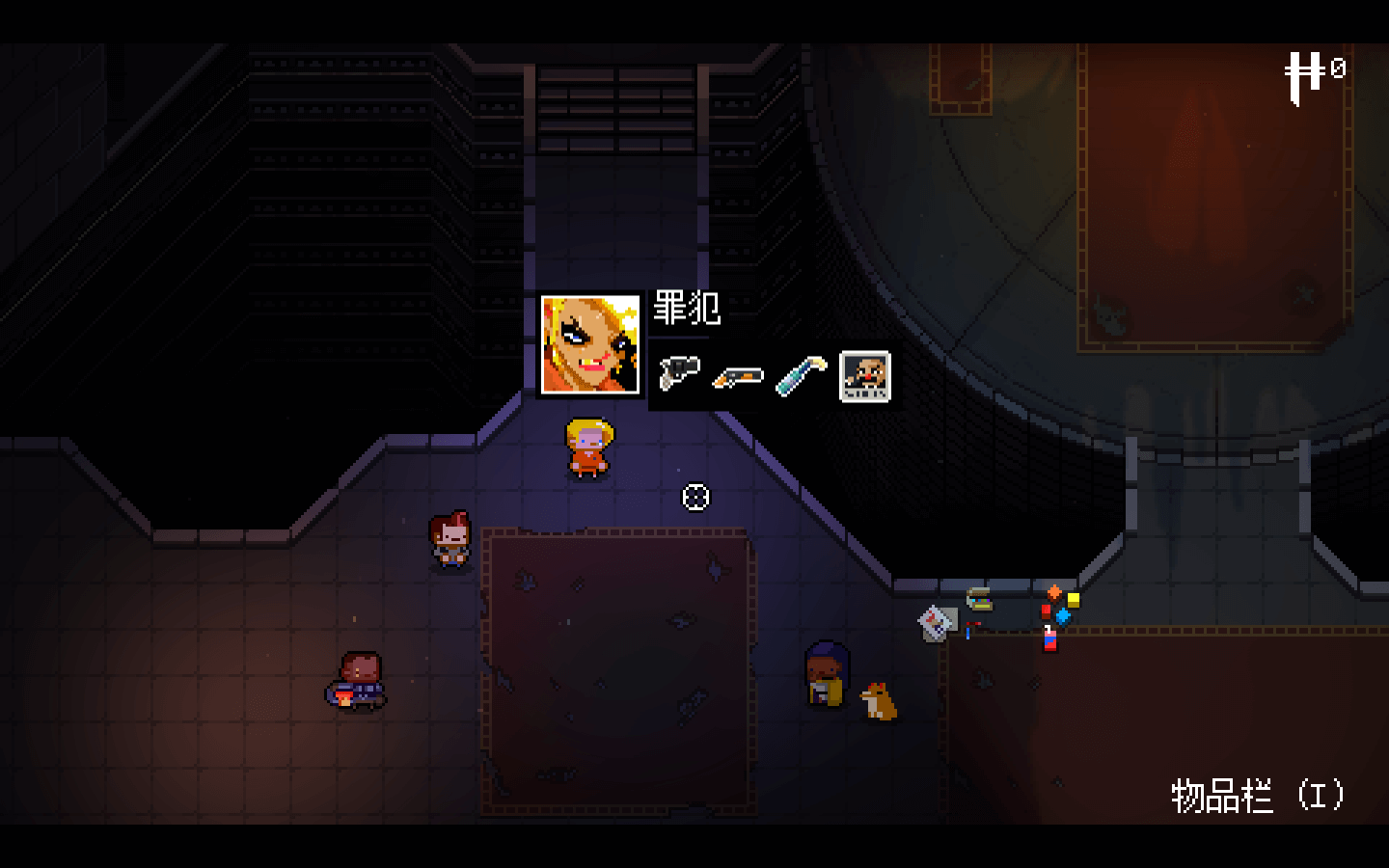
Task: Click the Enraging Photo item icon
Action: pos(864,375)
